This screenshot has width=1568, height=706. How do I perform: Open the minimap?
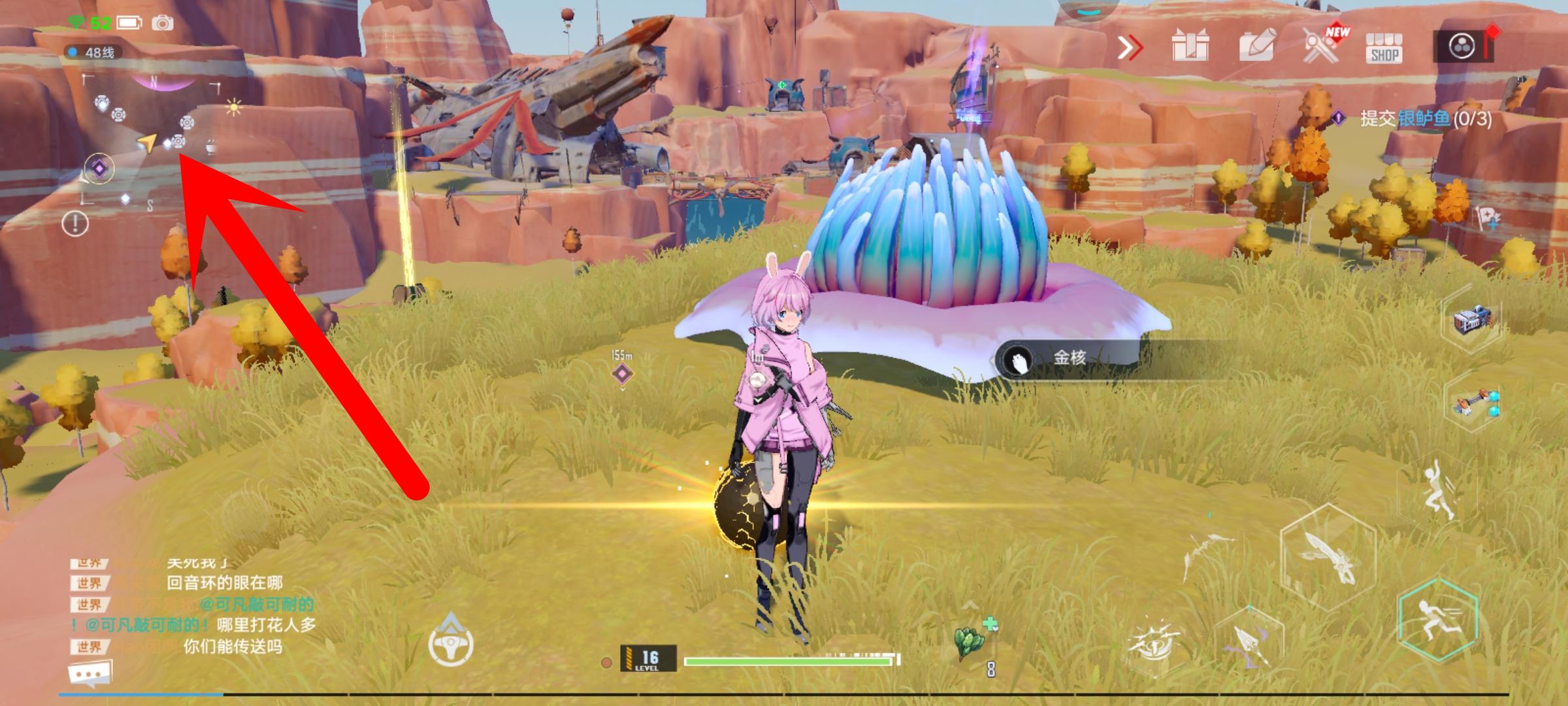point(149,141)
